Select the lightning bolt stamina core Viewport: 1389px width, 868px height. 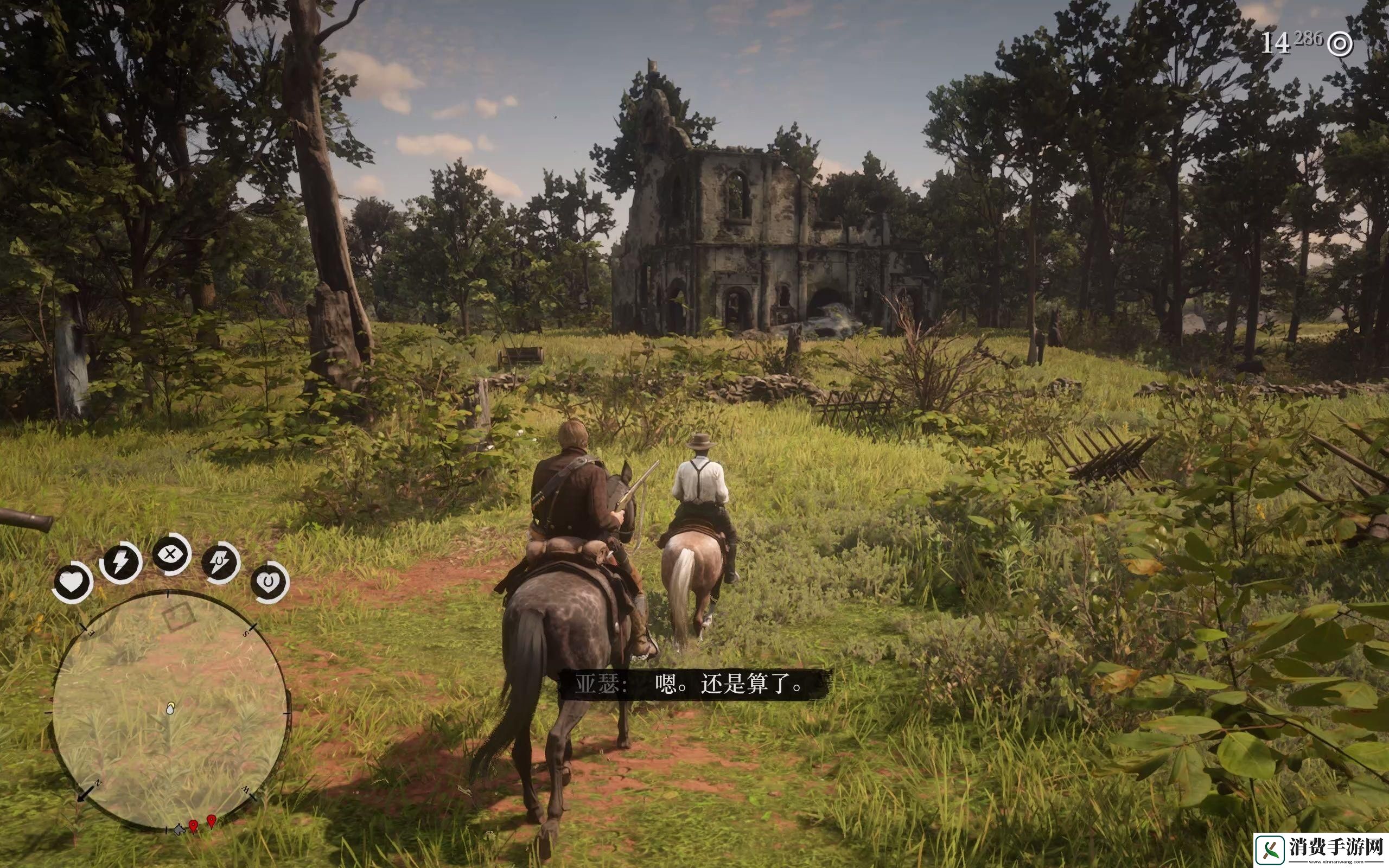[x=120, y=563]
